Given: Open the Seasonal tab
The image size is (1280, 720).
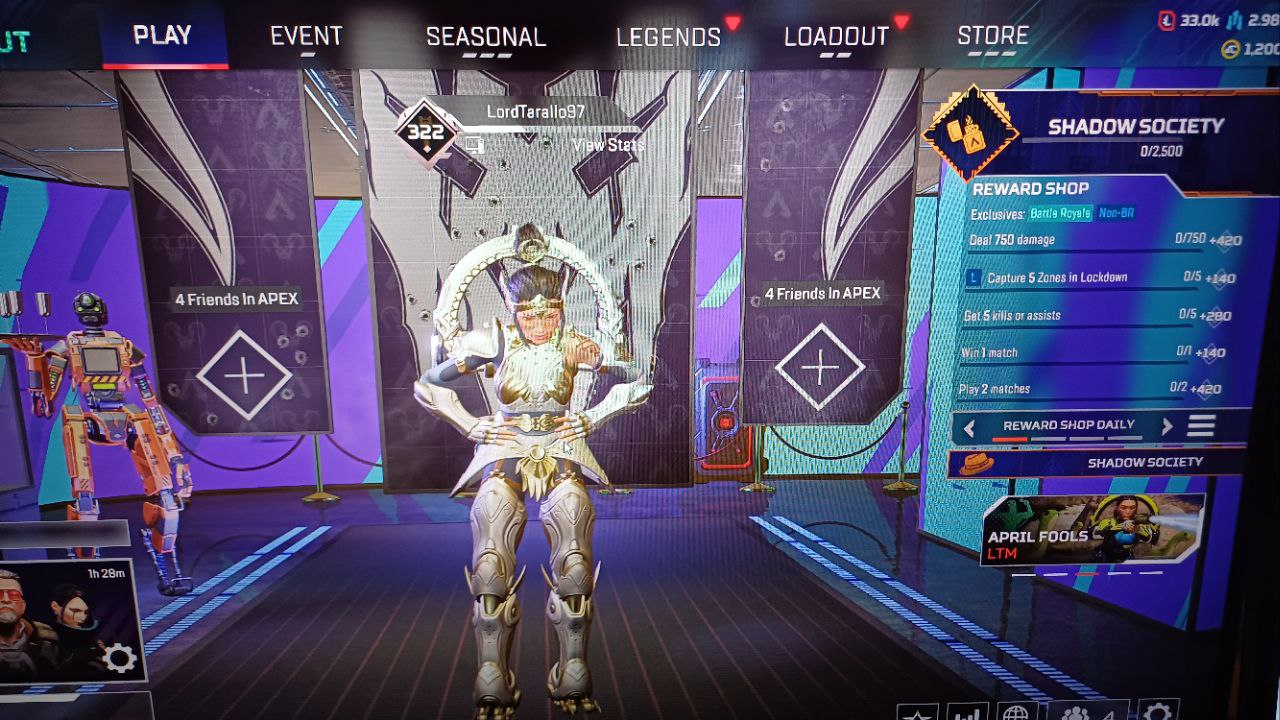Looking at the screenshot, I should point(486,37).
